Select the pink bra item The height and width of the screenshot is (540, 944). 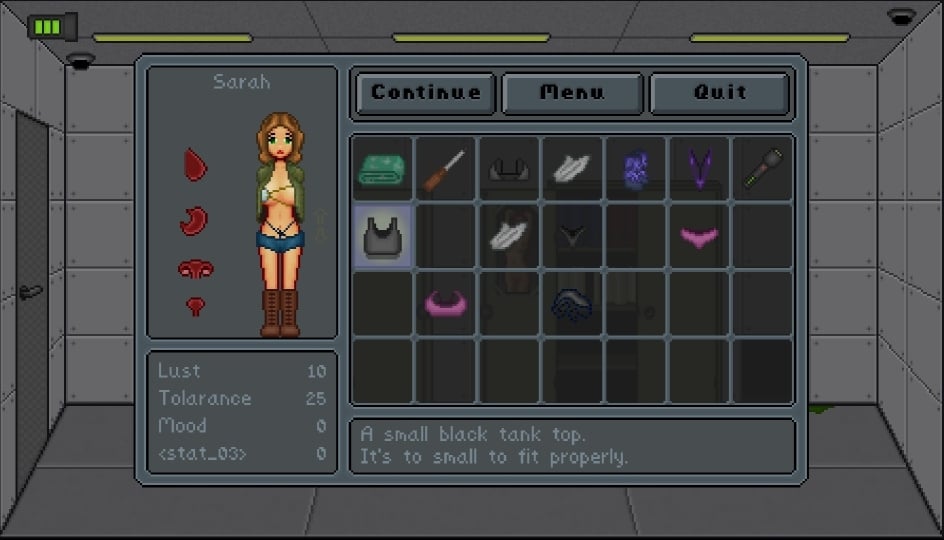coord(445,301)
